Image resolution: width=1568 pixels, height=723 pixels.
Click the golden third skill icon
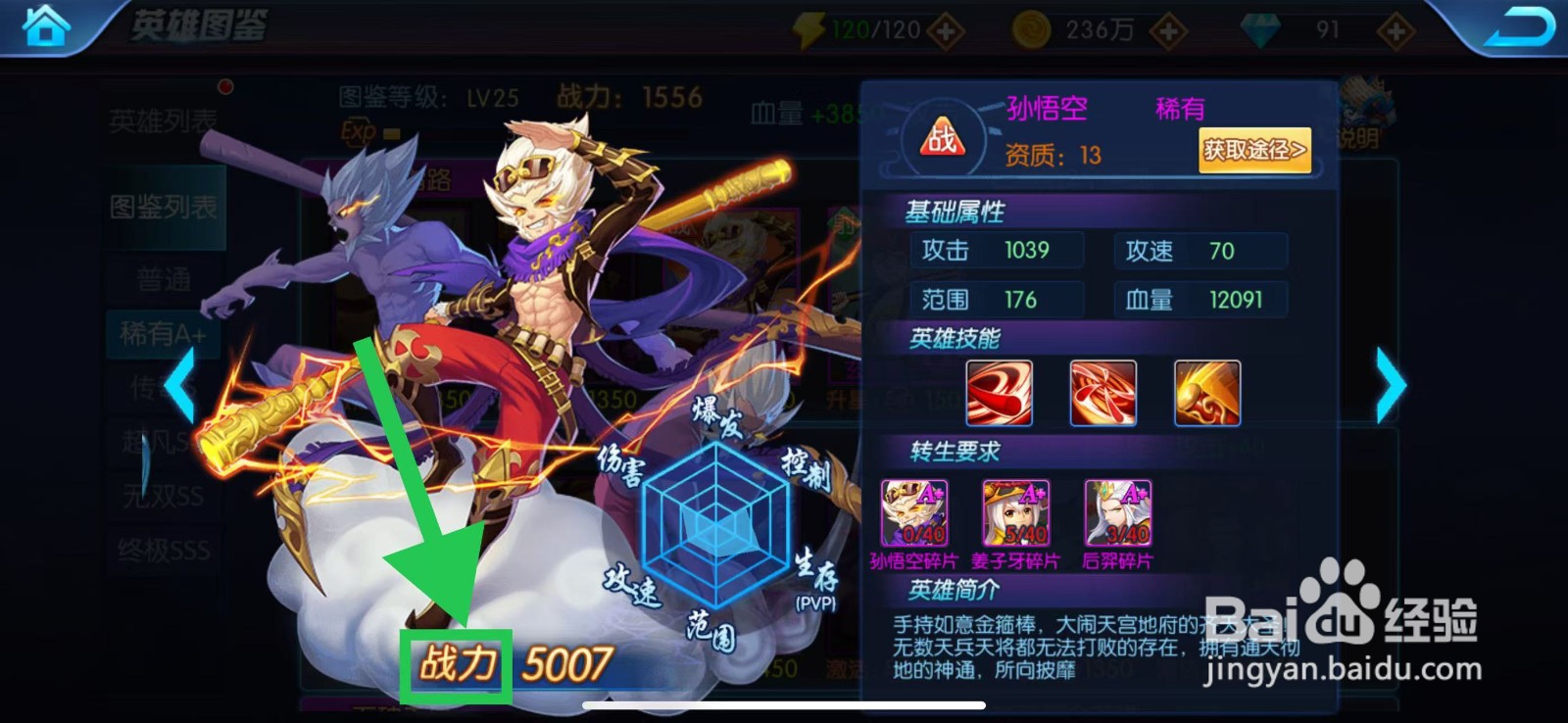[1209, 392]
